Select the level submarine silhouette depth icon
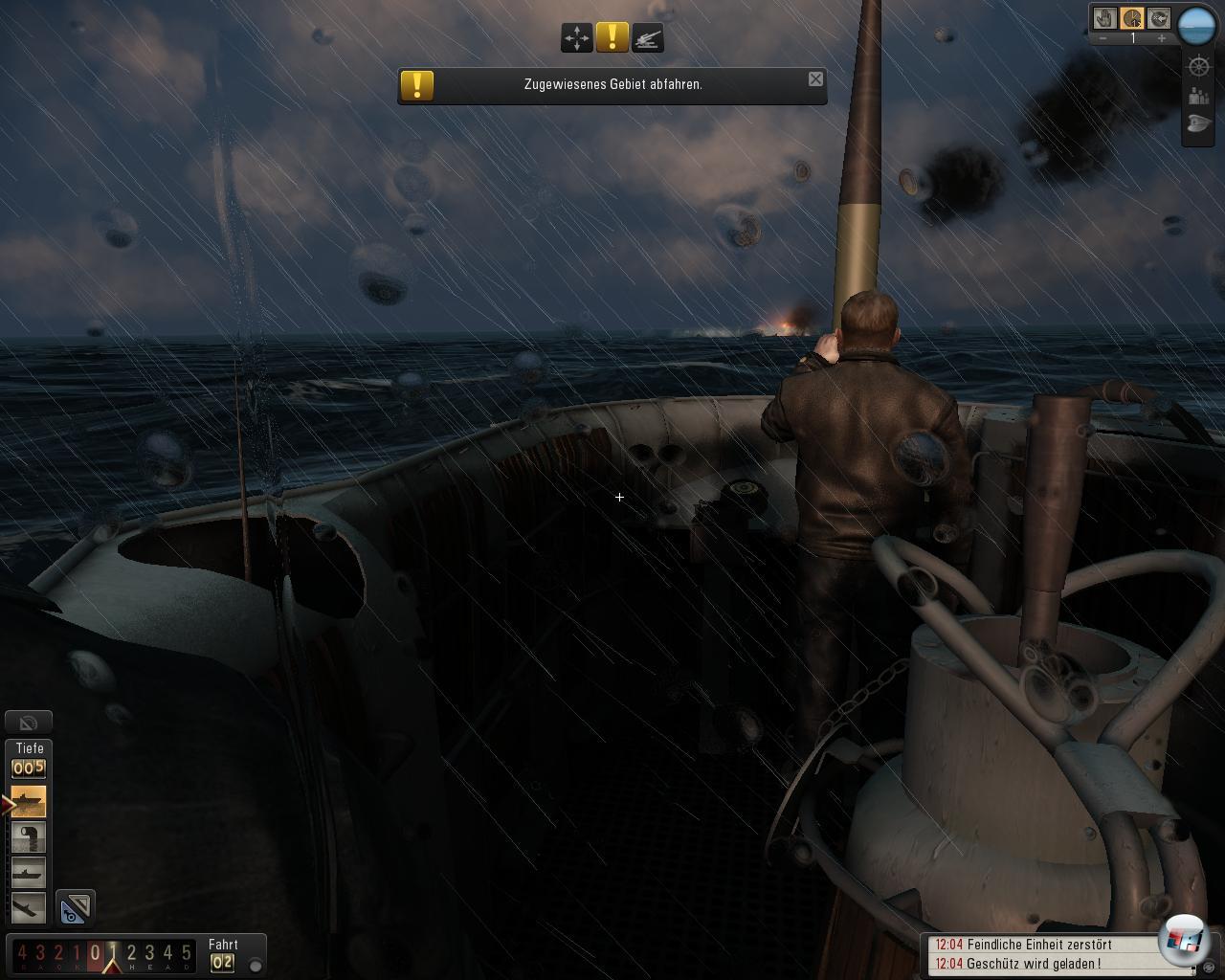Viewport: 1225px width, 980px height. point(29,872)
